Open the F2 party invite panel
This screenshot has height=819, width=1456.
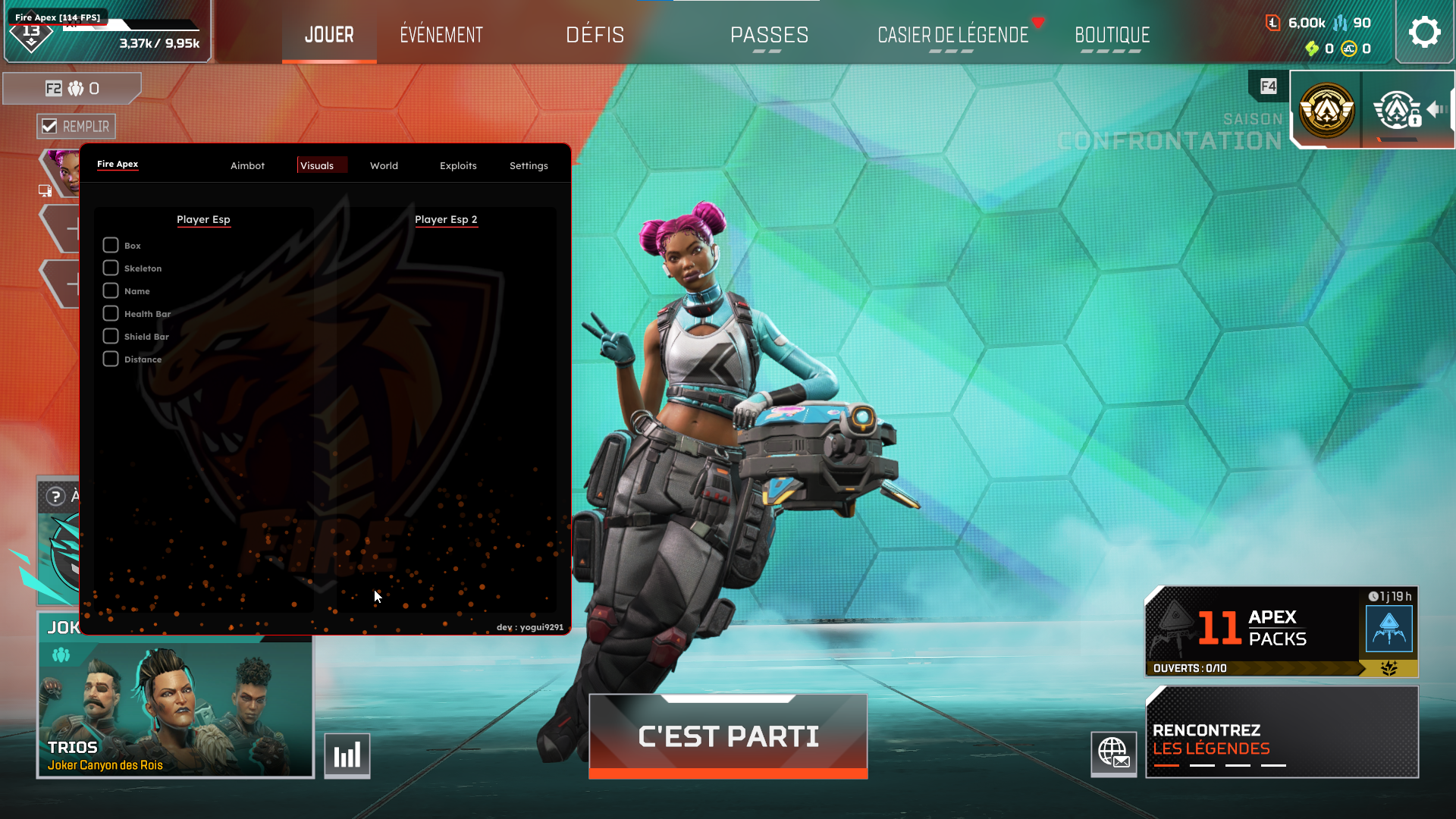(72, 88)
